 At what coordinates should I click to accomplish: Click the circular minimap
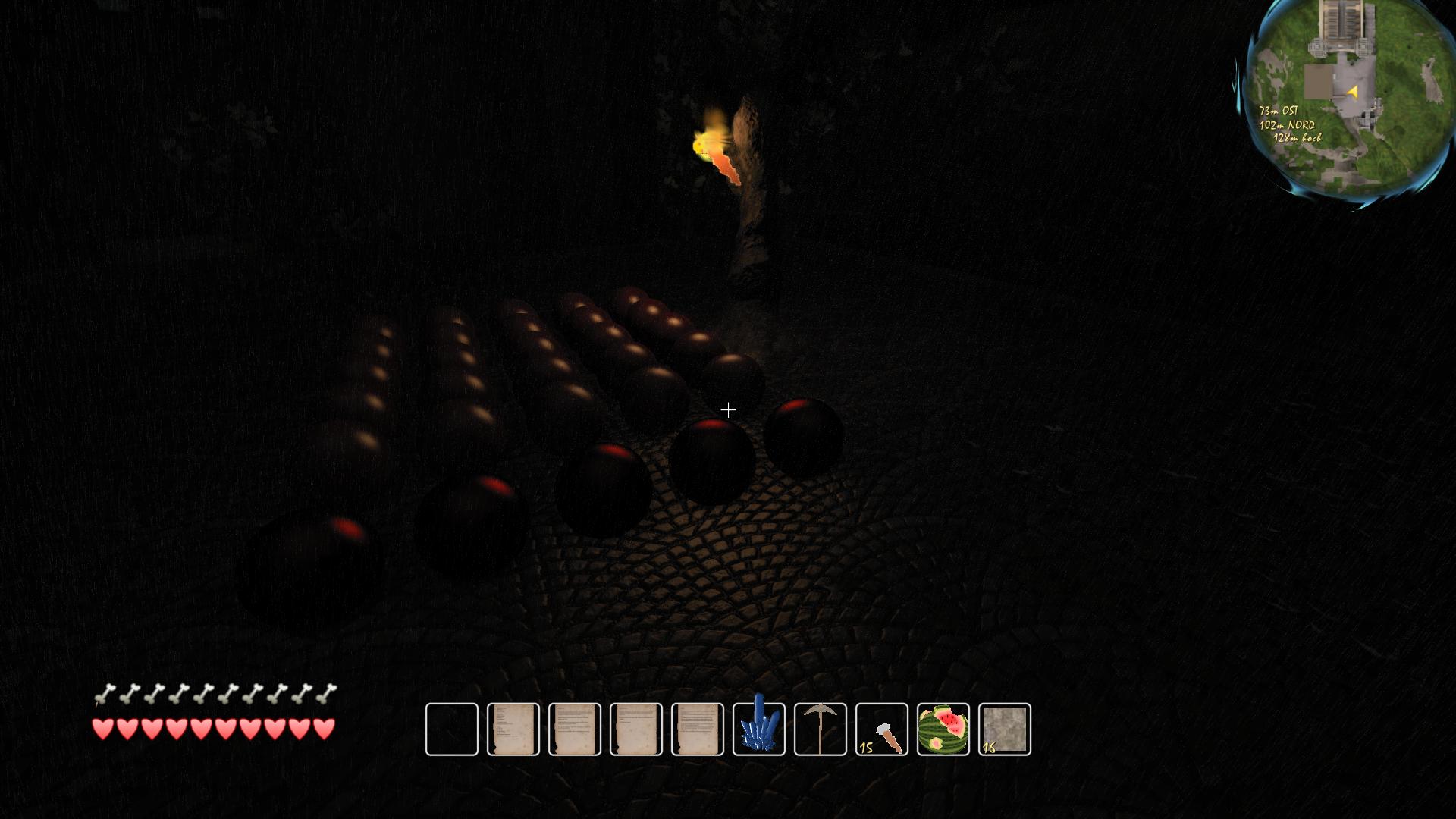(1348, 102)
